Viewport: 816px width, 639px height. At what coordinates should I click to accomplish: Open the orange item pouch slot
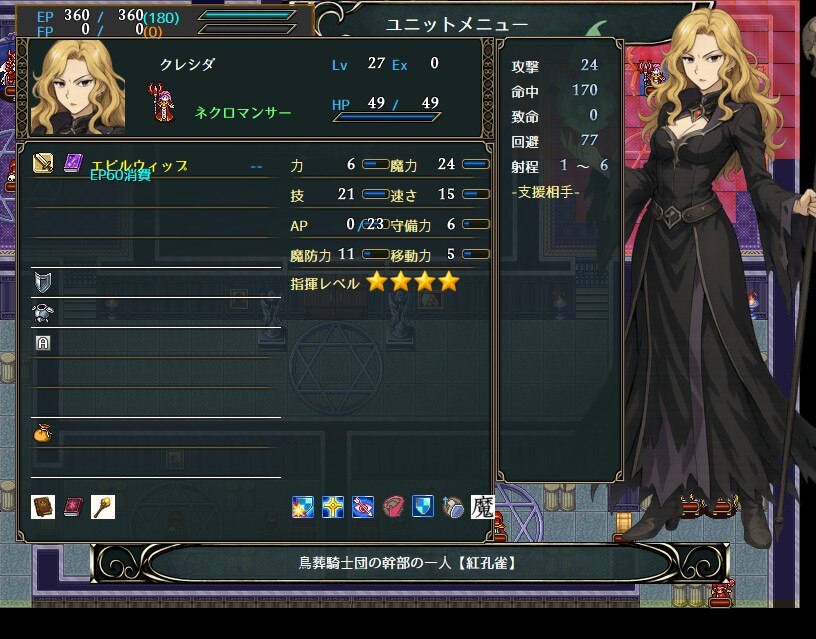43,433
